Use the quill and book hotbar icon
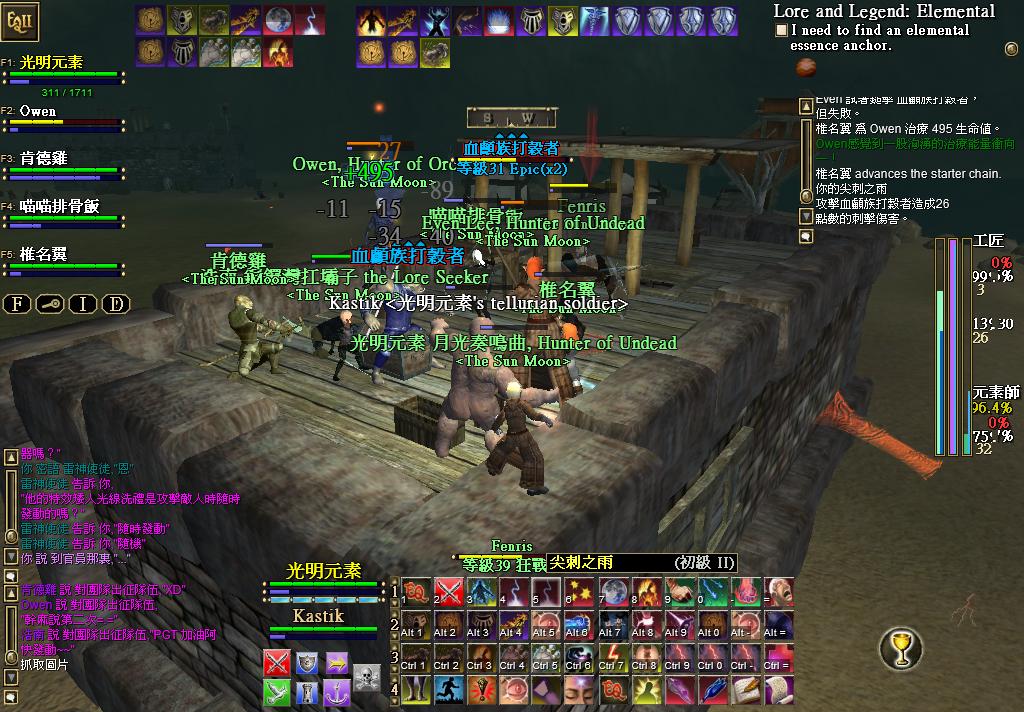The width and height of the screenshot is (1024, 712). (745, 690)
